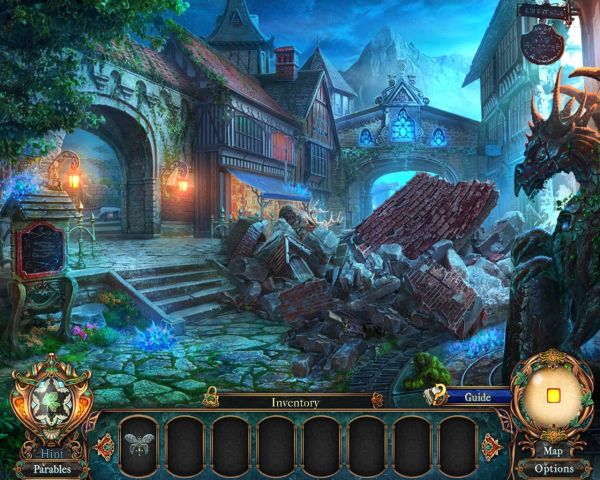Open the Parables collection

[51, 468]
